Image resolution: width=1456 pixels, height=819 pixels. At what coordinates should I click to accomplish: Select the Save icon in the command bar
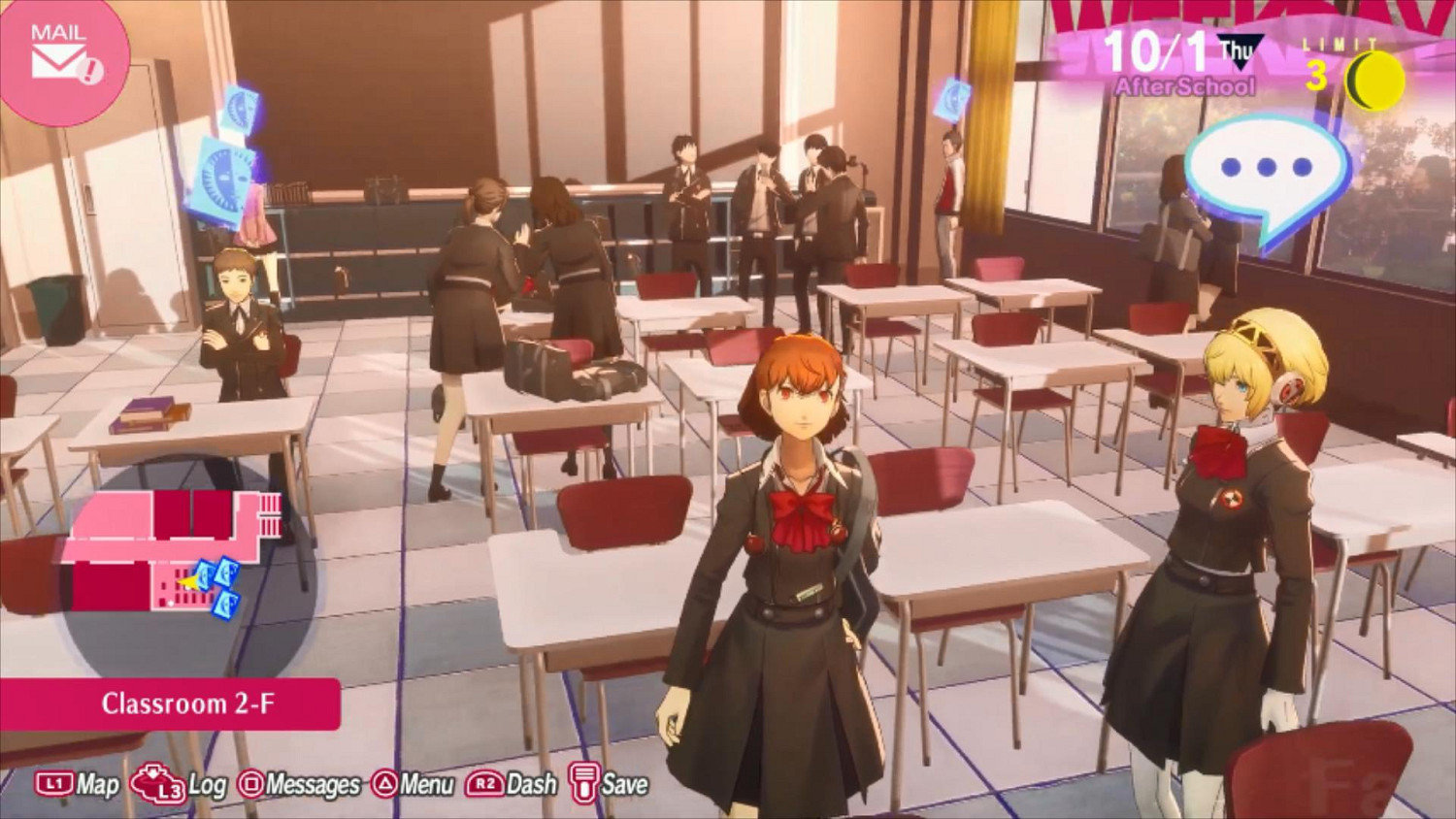(582, 782)
